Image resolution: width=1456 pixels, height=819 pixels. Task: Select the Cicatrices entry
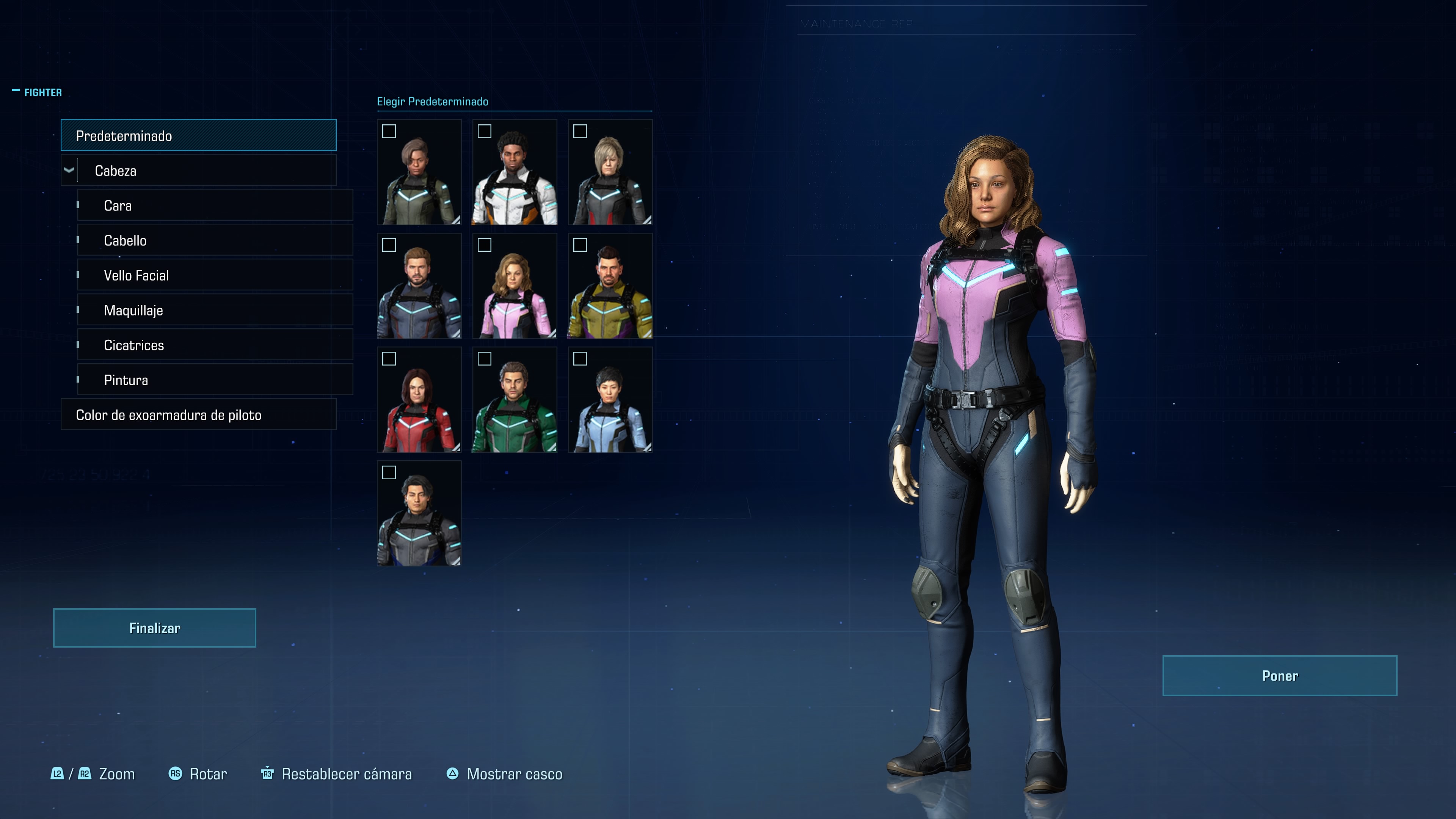point(215,345)
